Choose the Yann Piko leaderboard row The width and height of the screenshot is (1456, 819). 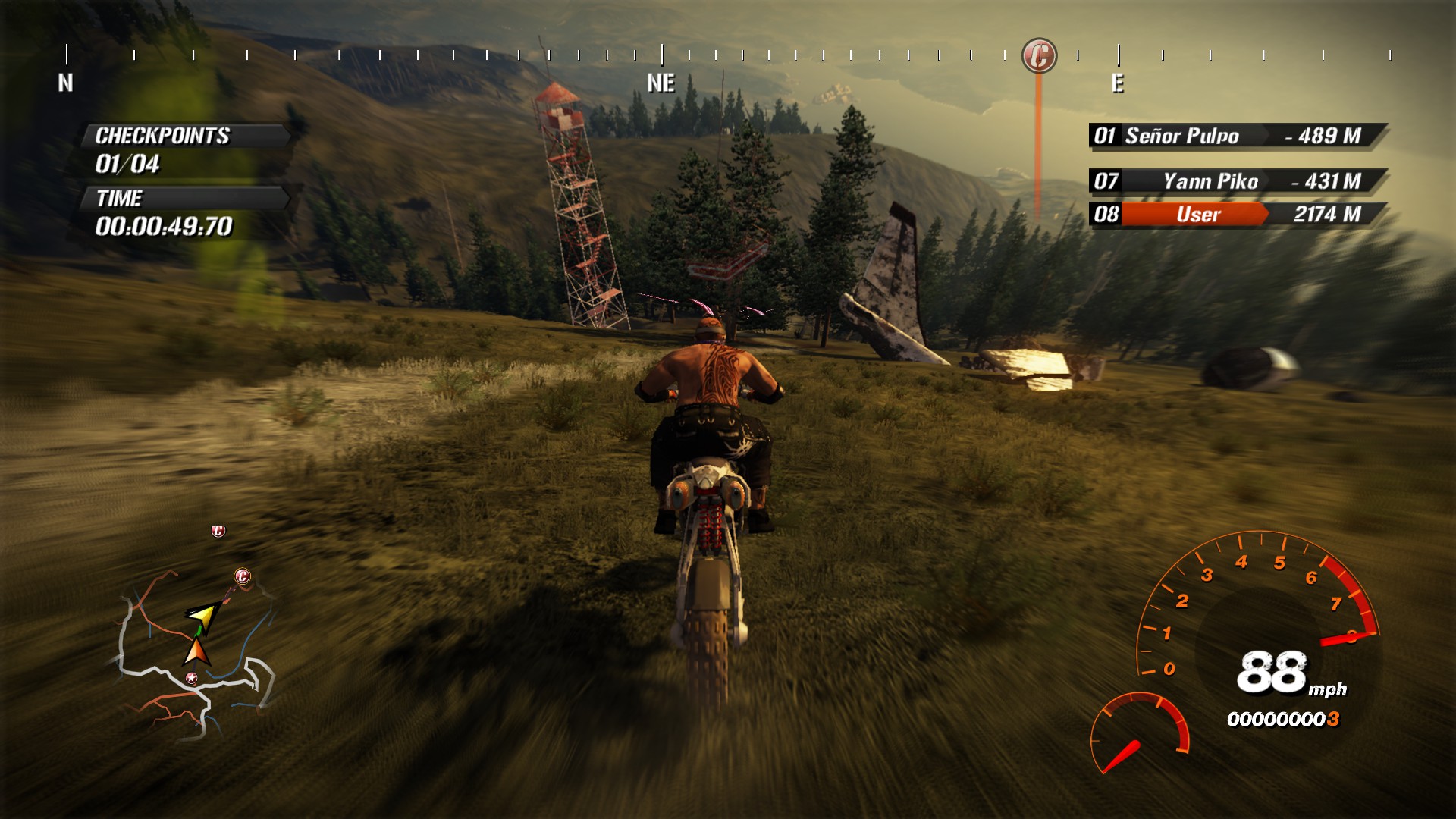1238,181
